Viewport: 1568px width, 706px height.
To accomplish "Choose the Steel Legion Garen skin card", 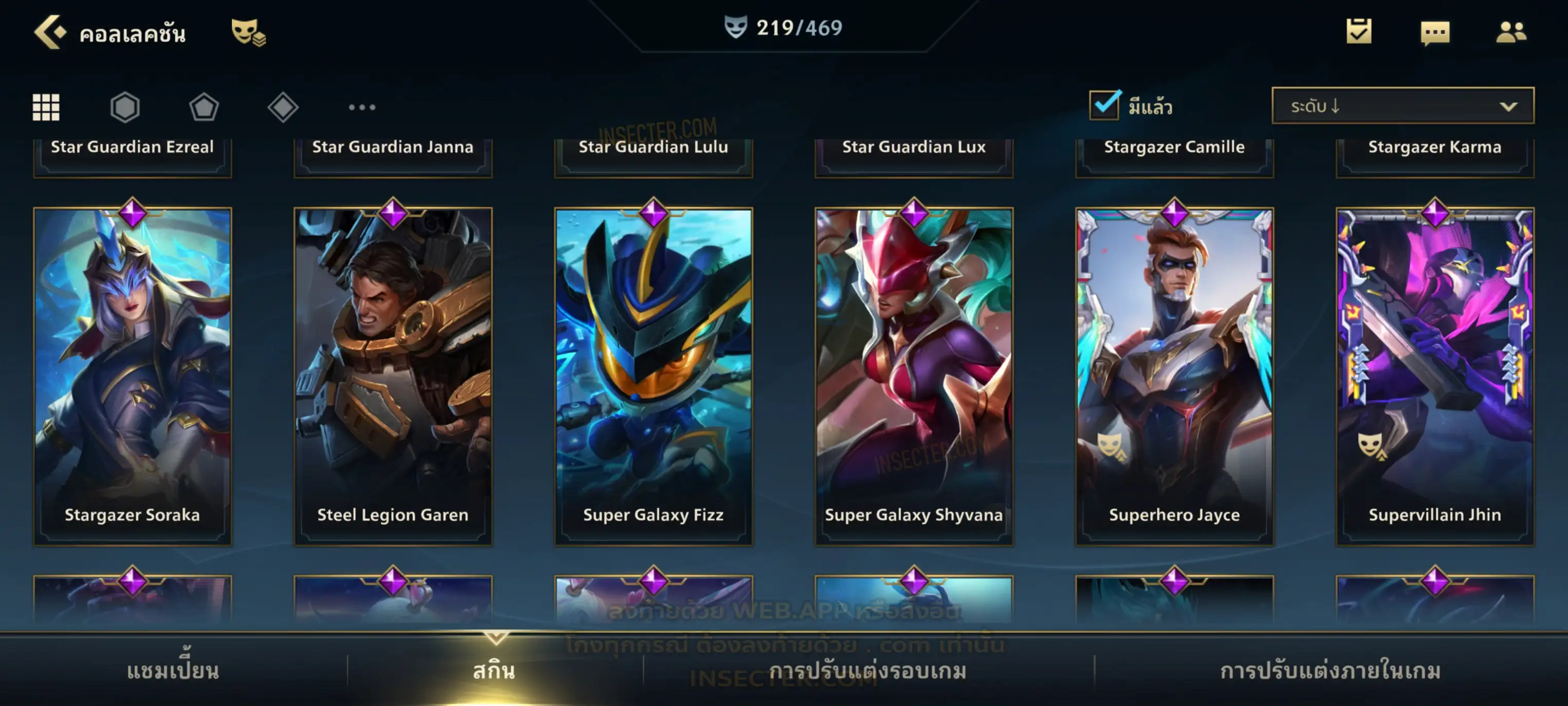I will coord(393,375).
